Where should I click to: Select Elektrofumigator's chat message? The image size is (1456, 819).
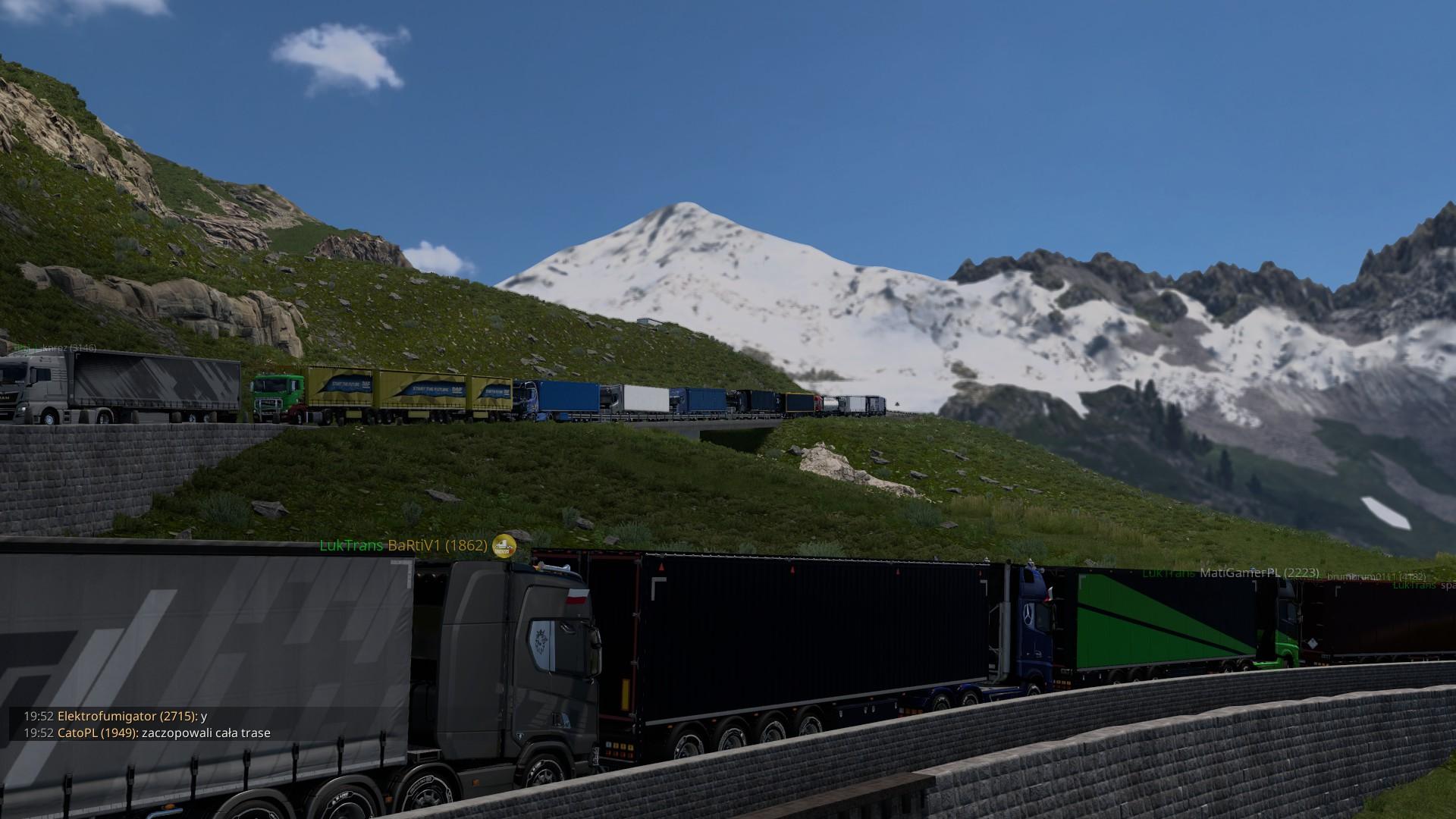click(115, 716)
